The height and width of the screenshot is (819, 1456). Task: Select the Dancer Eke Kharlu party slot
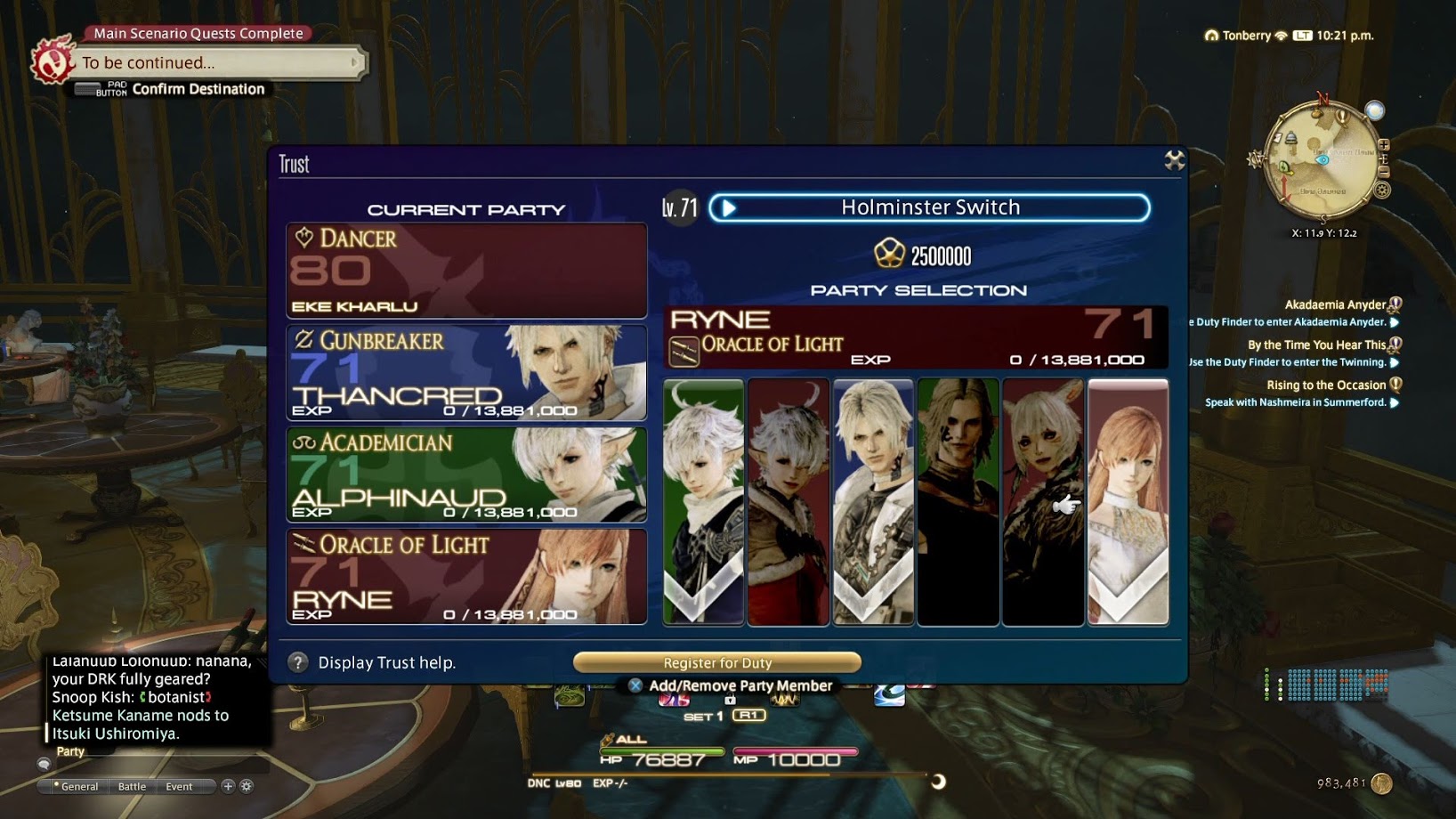(x=466, y=271)
